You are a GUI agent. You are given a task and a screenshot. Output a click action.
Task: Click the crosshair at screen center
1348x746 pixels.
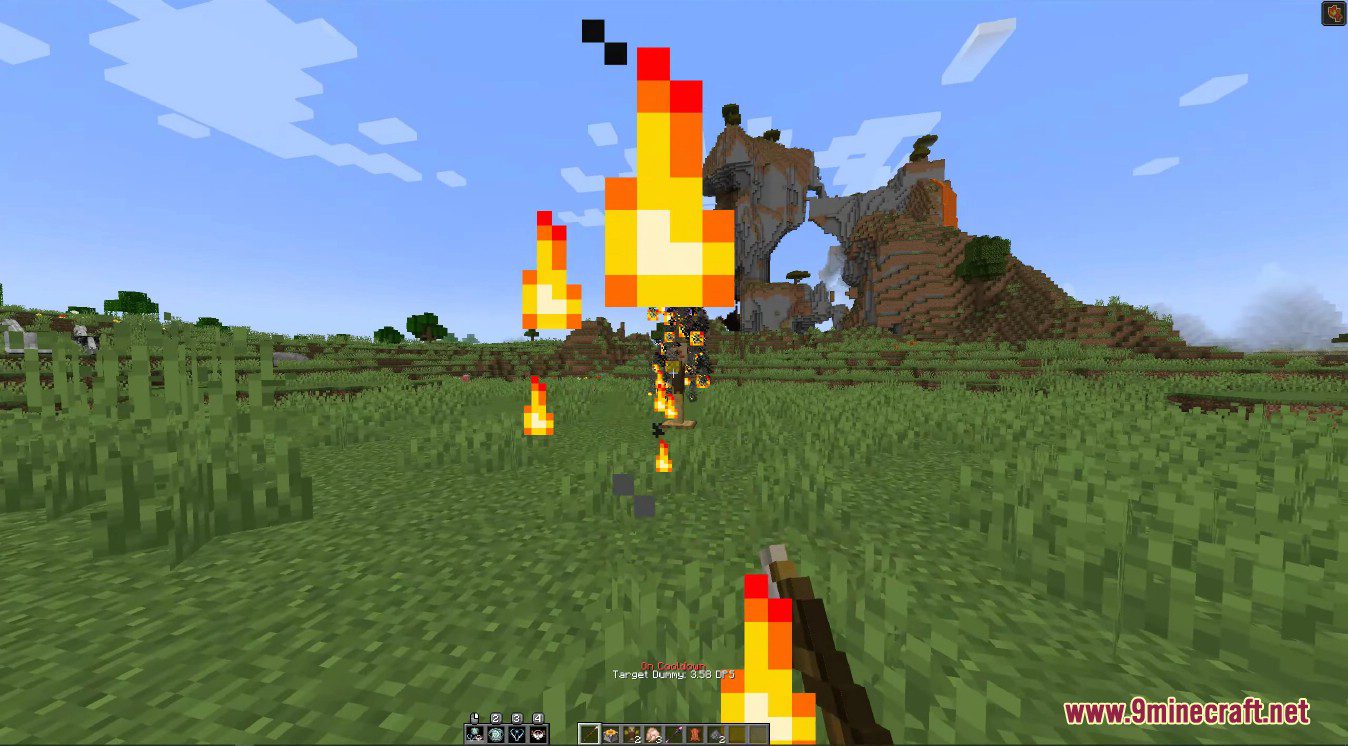point(674,373)
